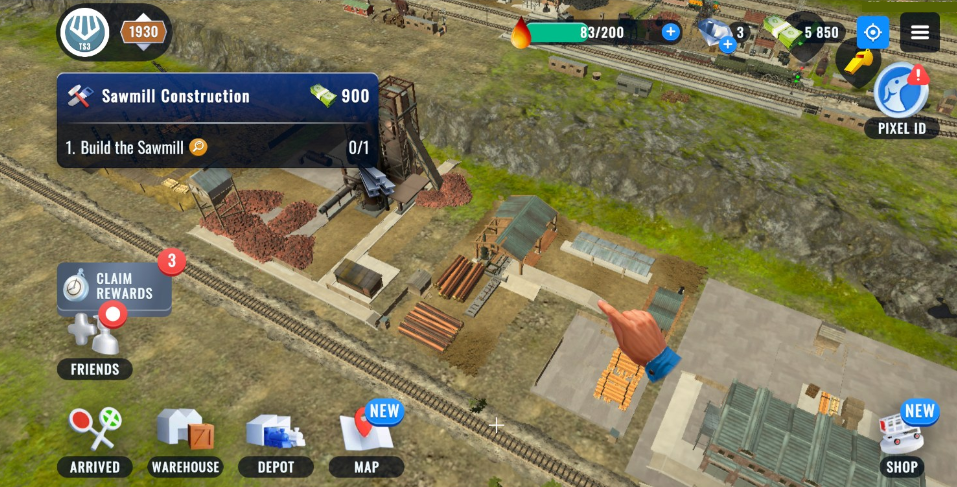The height and width of the screenshot is (487, 957).
Task: Open the Pixel ID profile
Action: (901, 96)
